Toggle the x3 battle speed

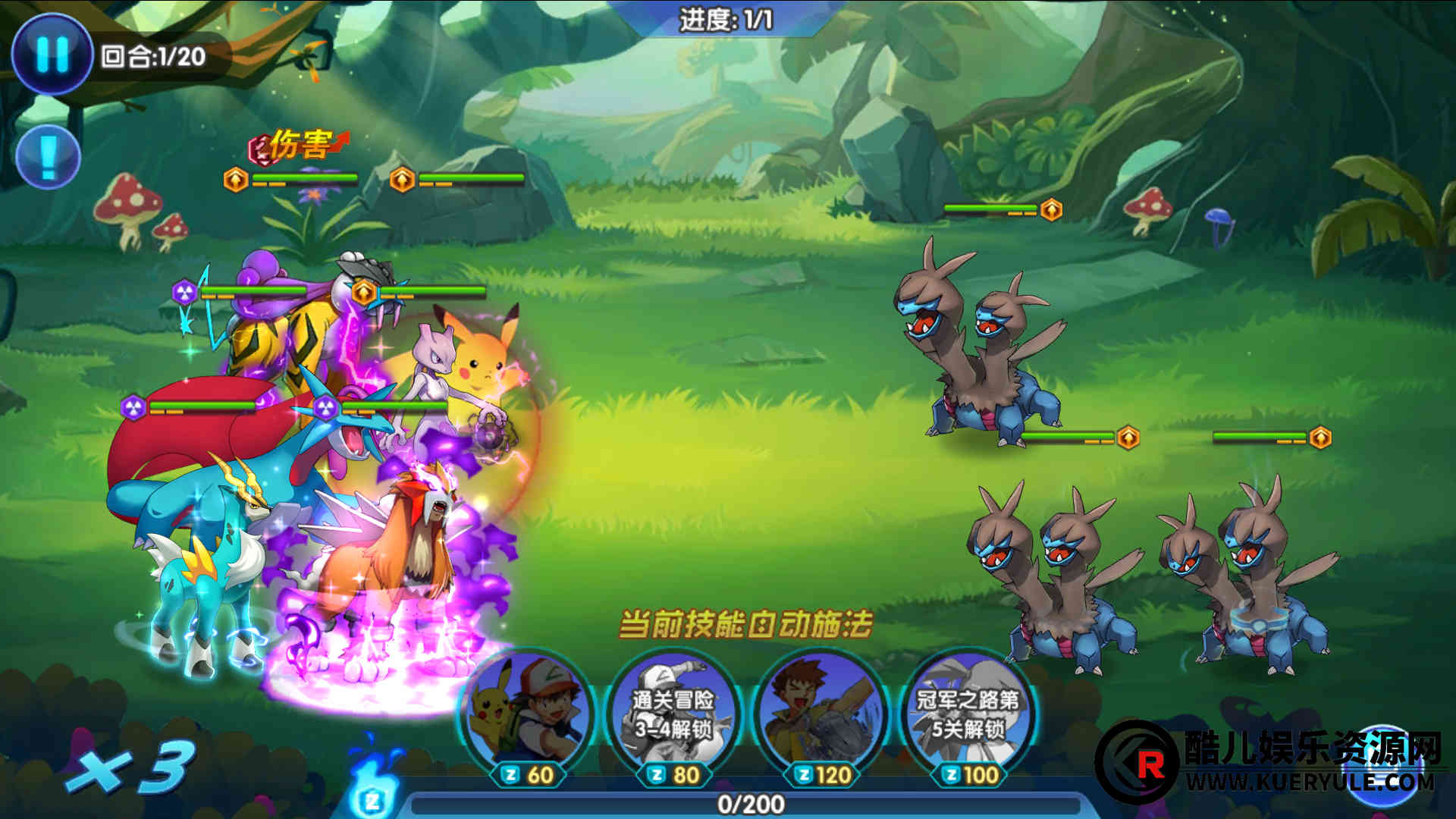130,767
